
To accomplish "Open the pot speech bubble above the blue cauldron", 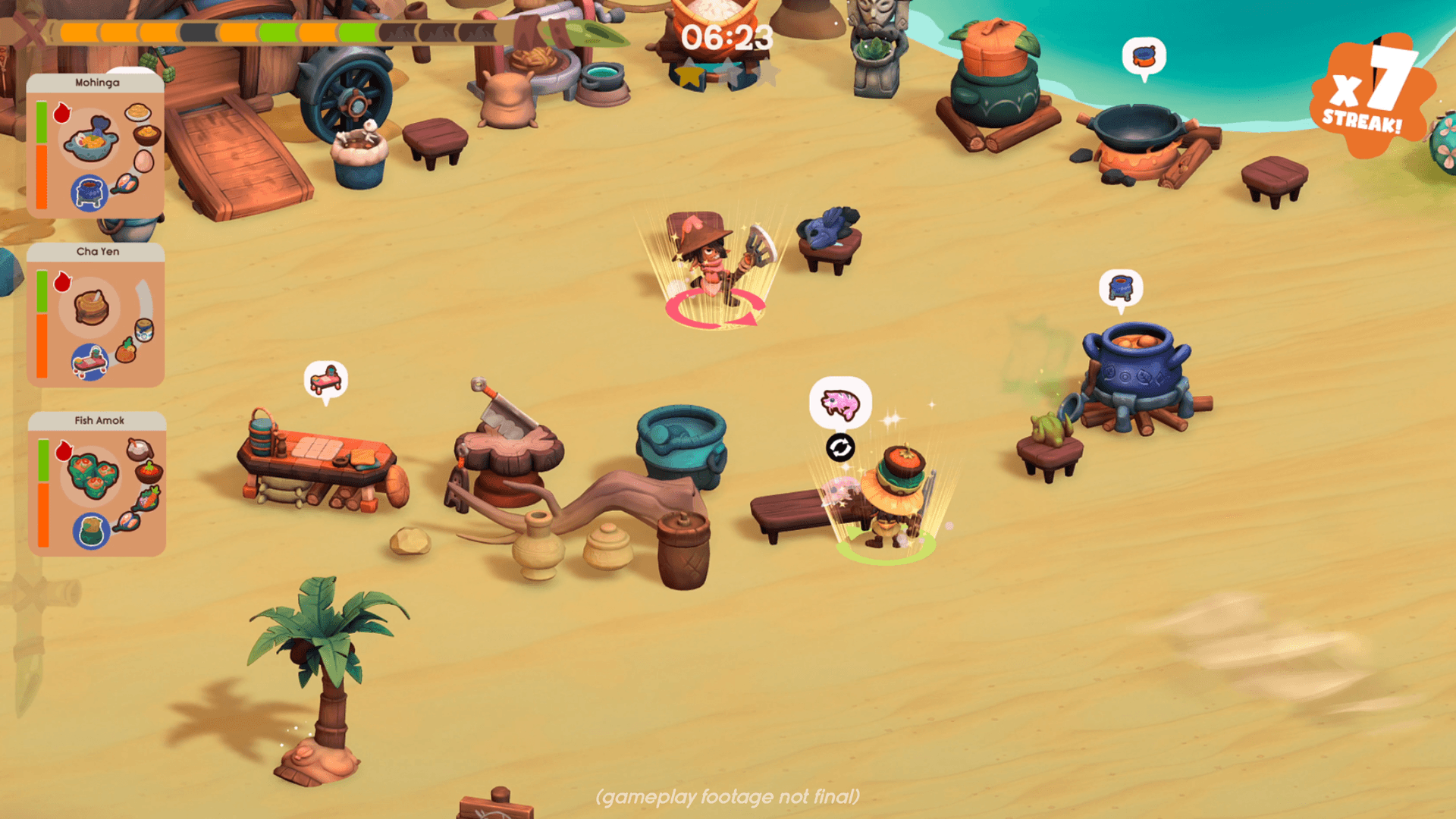I will pos(1120,287).
